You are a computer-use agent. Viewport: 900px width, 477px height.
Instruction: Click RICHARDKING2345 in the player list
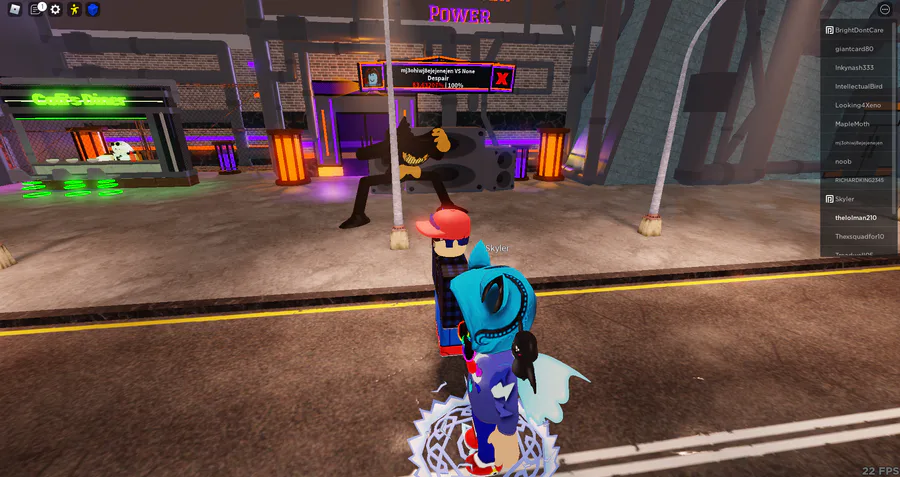pos(859,180)
